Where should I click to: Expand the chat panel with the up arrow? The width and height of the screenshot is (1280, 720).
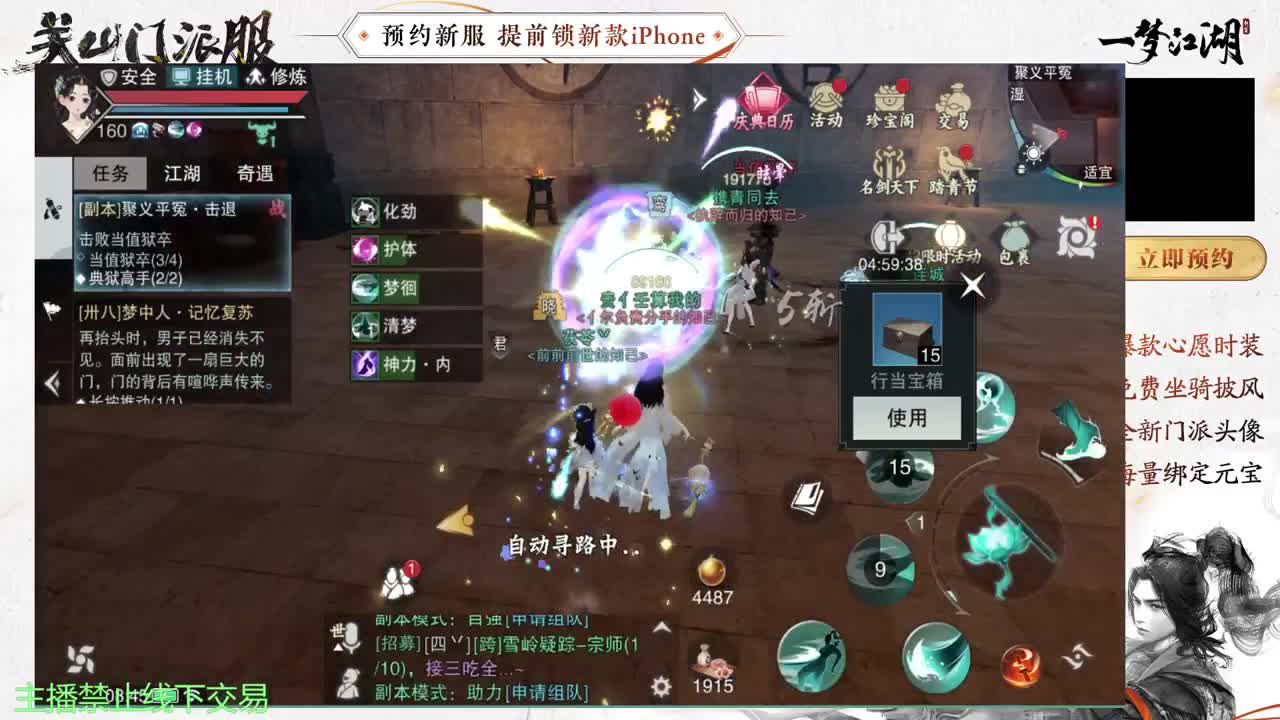tap(660, 628)
